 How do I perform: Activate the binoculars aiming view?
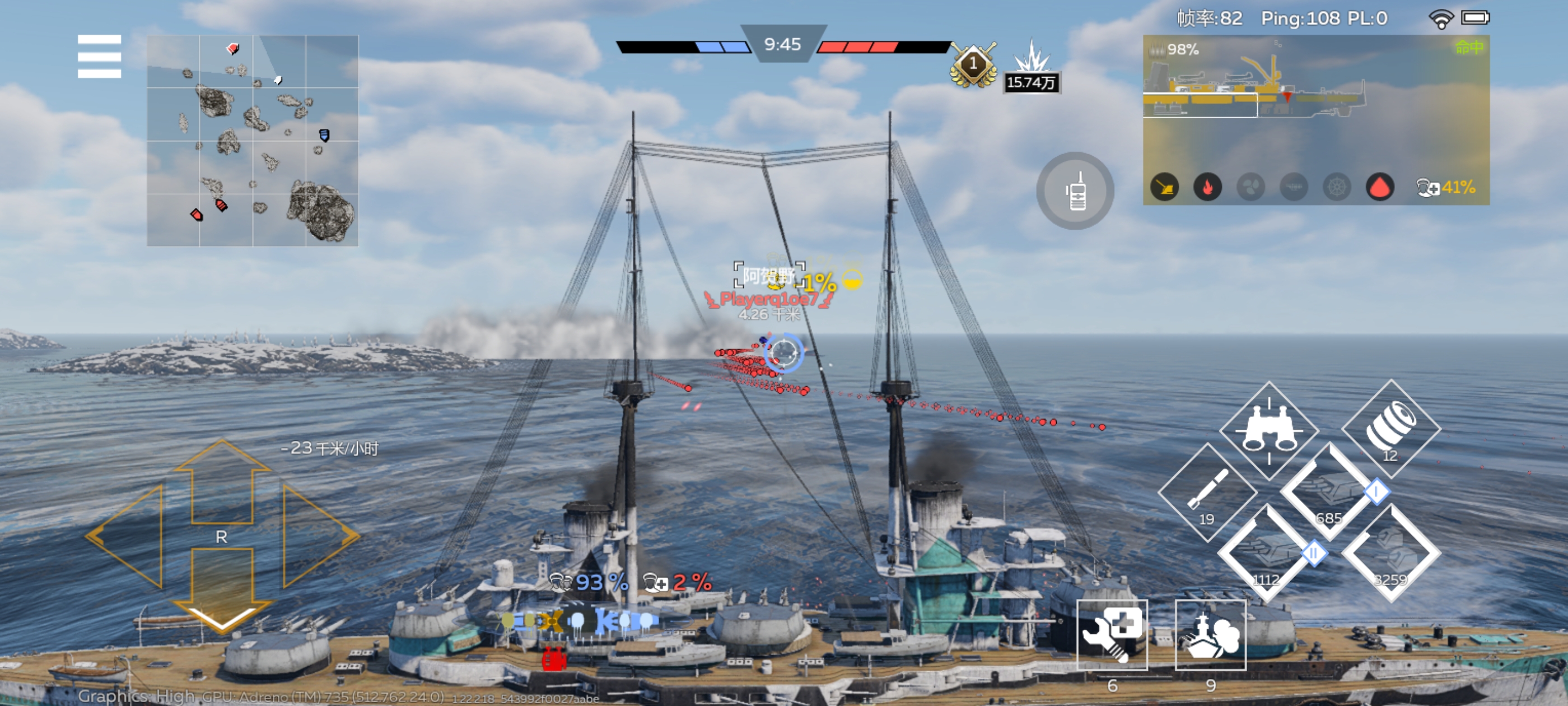pos(1268,430)
